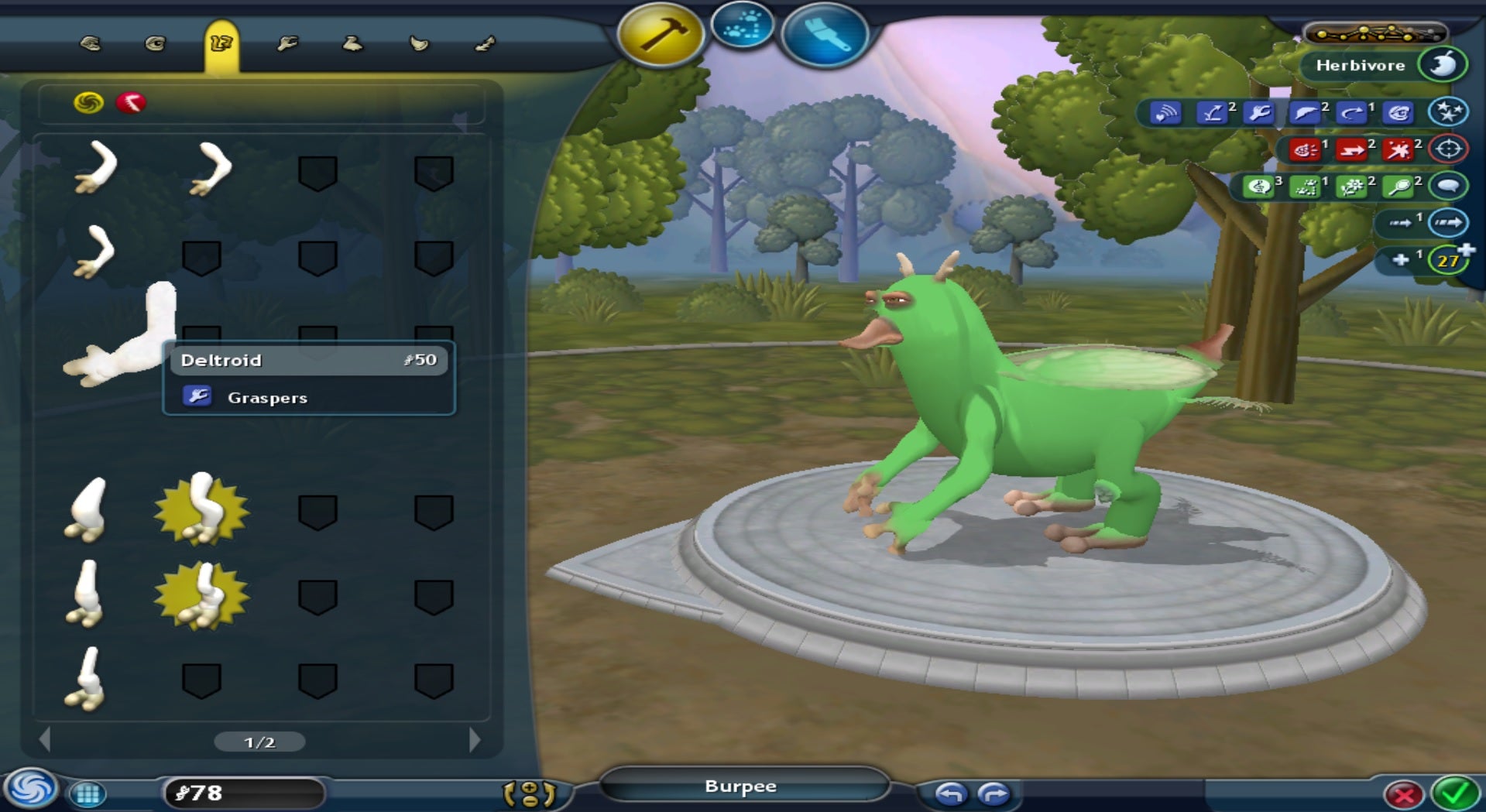Click the Herbivore diet icon

(1443, 65)
